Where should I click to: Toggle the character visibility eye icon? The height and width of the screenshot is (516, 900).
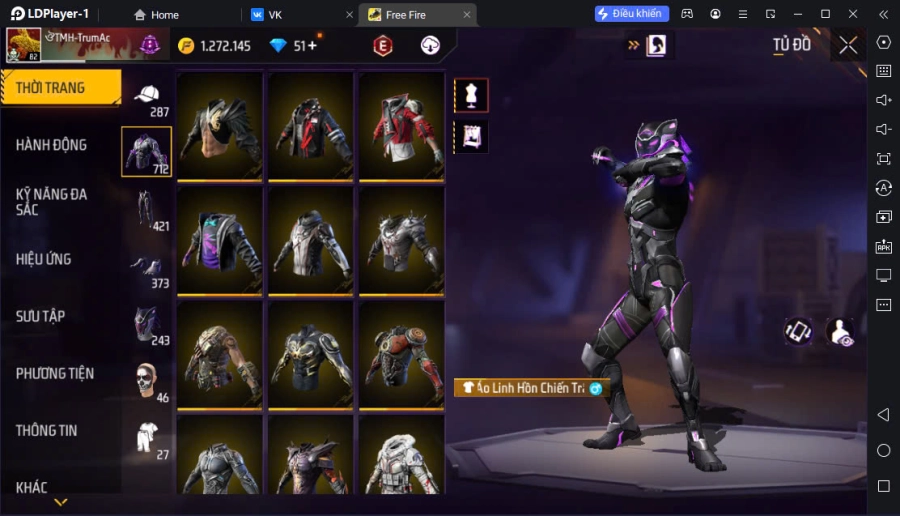tap(840, 333)
